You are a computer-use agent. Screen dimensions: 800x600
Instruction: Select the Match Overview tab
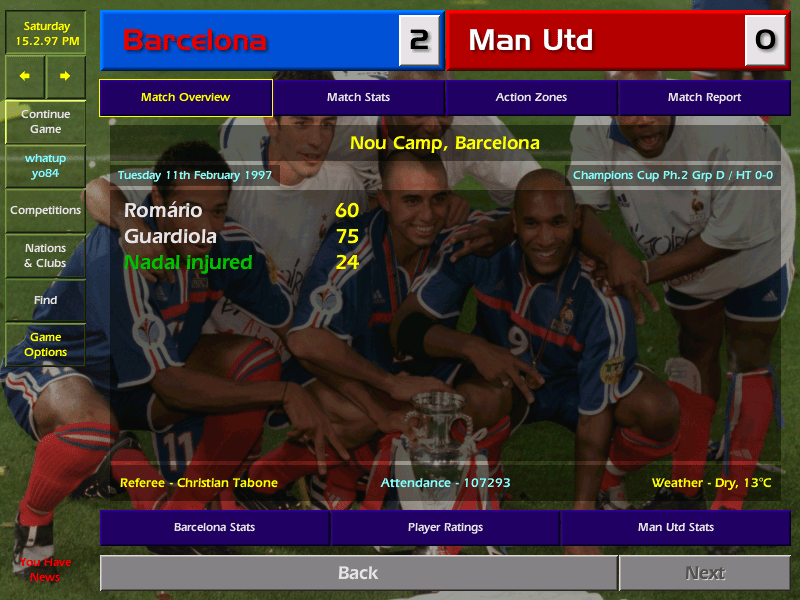[185, 98]
